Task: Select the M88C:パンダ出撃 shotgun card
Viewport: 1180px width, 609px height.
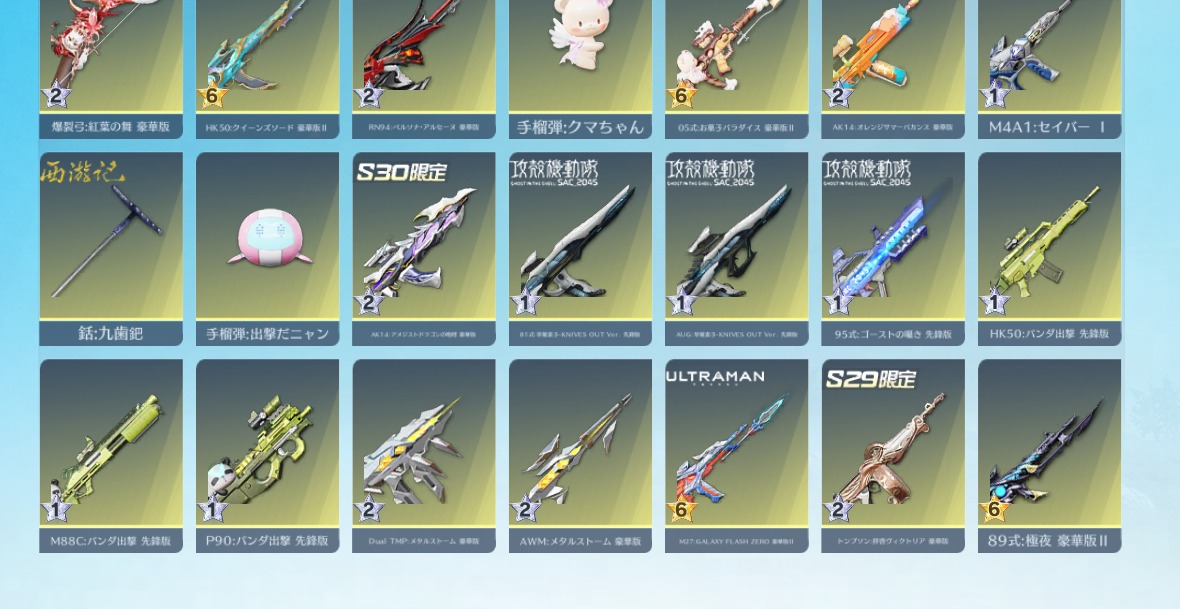Action: [111, 455]
